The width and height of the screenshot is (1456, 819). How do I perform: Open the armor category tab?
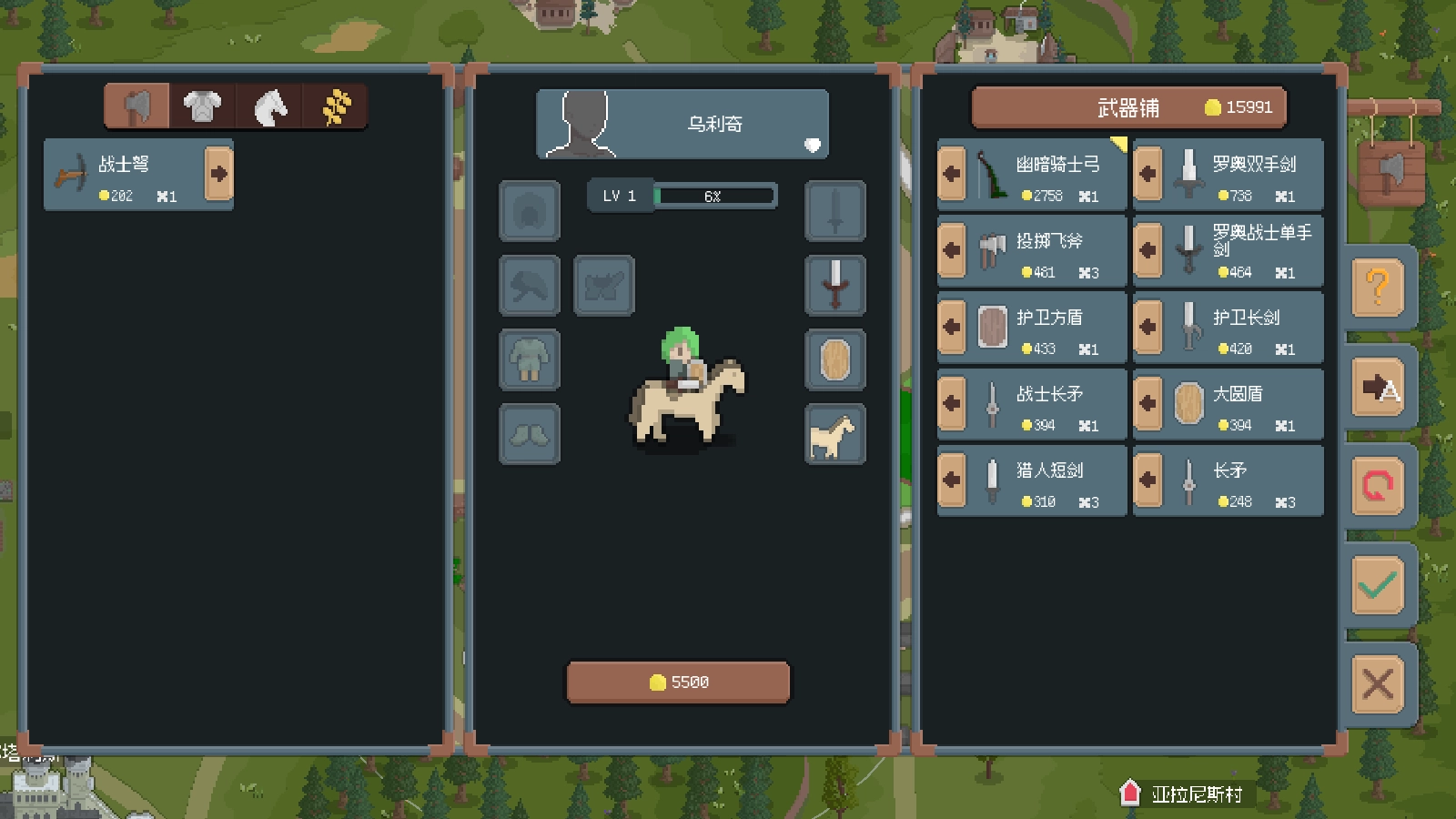click(202, 106)
